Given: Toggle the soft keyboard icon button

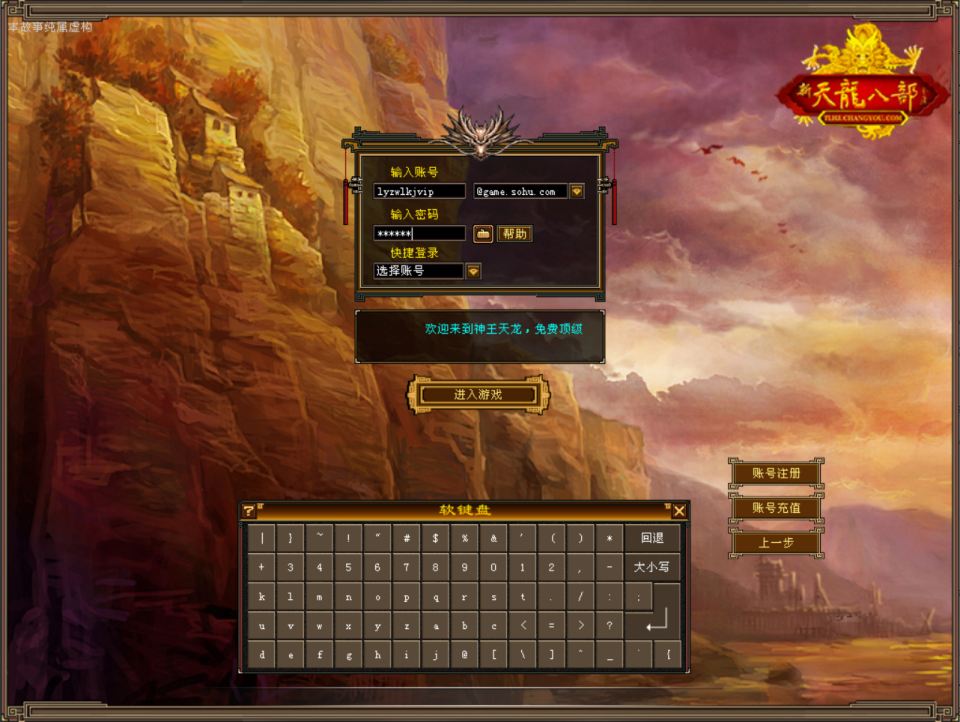Looking at the screenshot, I should (x=483, y=233).
